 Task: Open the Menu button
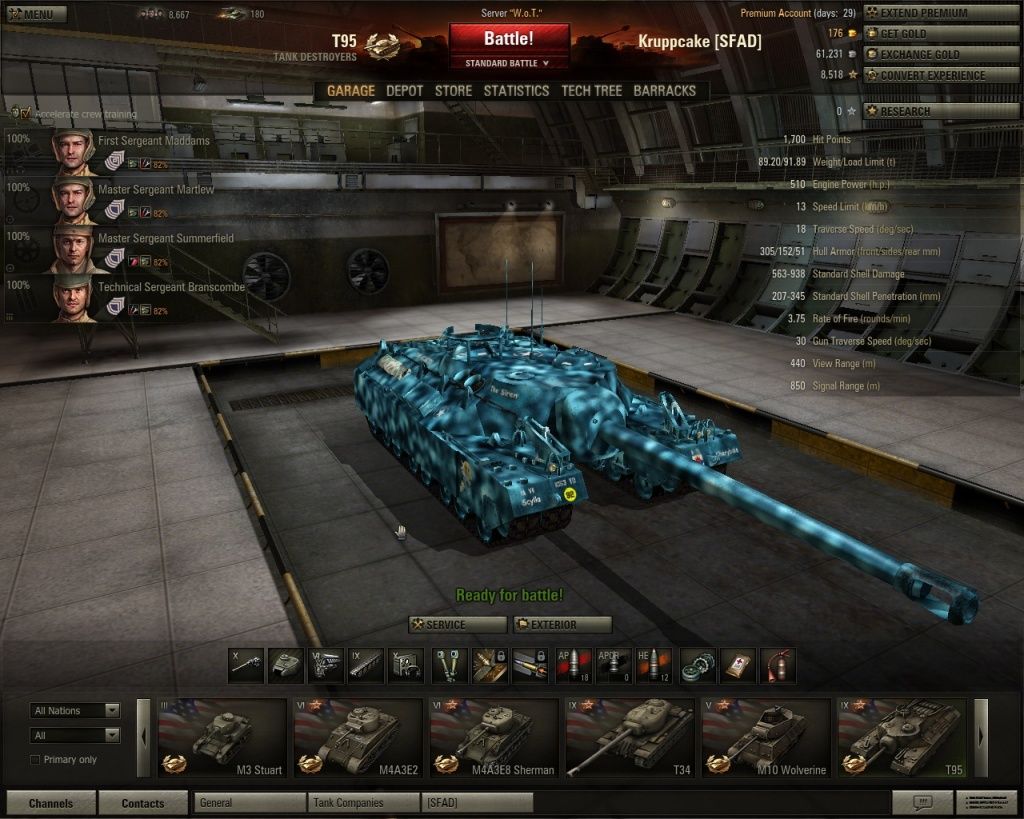[31, 14]
